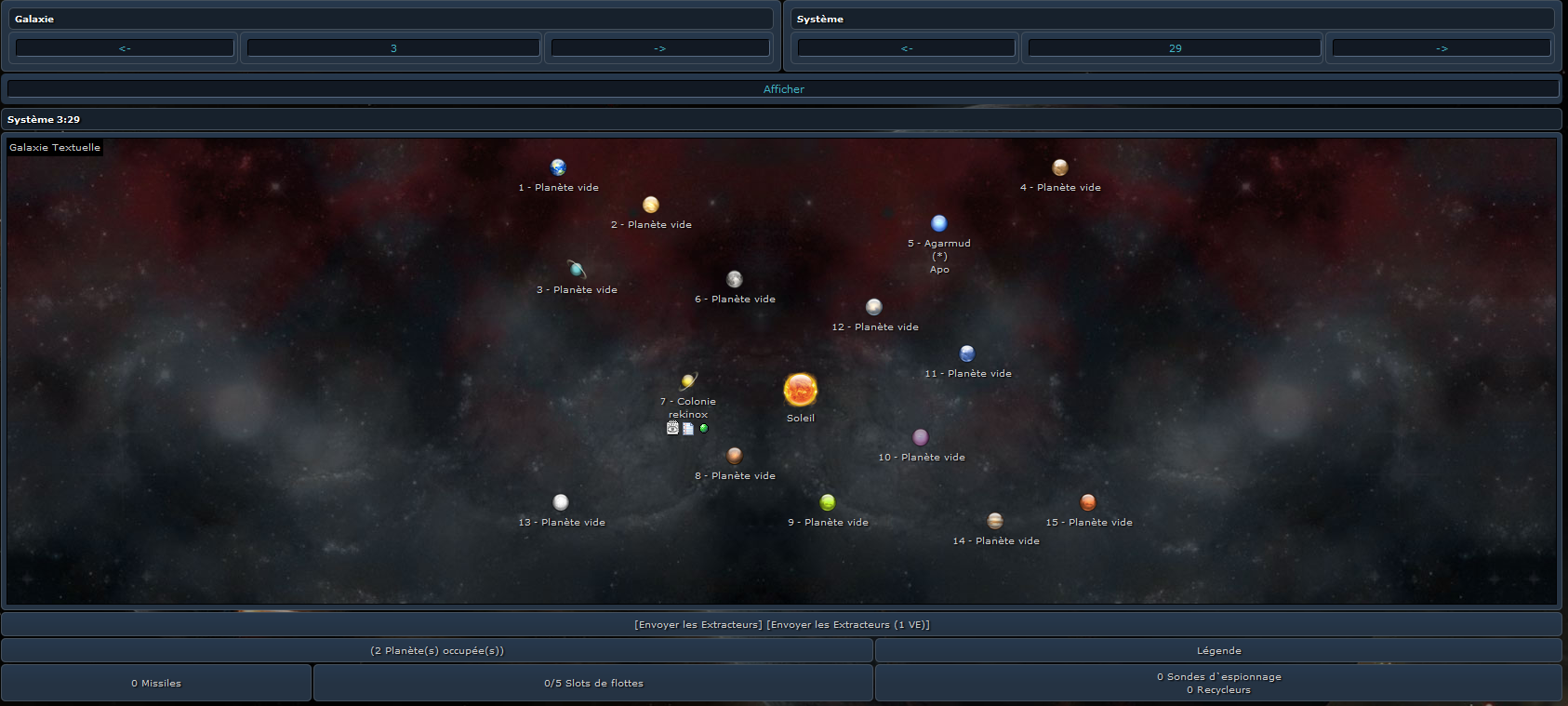Image resolution: width=1568 pixels, height=706 pixels.
Task: Choose empty planet slot 9
Action: point(828,503)
